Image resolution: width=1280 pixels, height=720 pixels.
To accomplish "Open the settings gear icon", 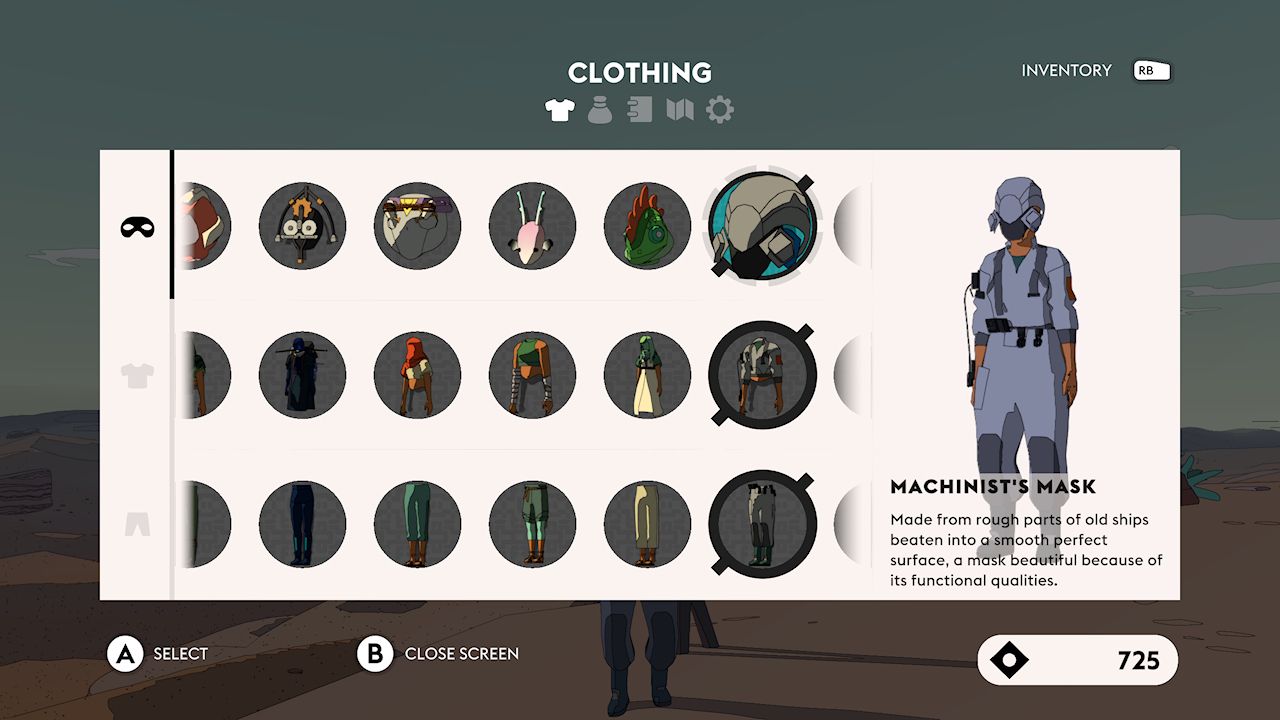I will 717,109.
